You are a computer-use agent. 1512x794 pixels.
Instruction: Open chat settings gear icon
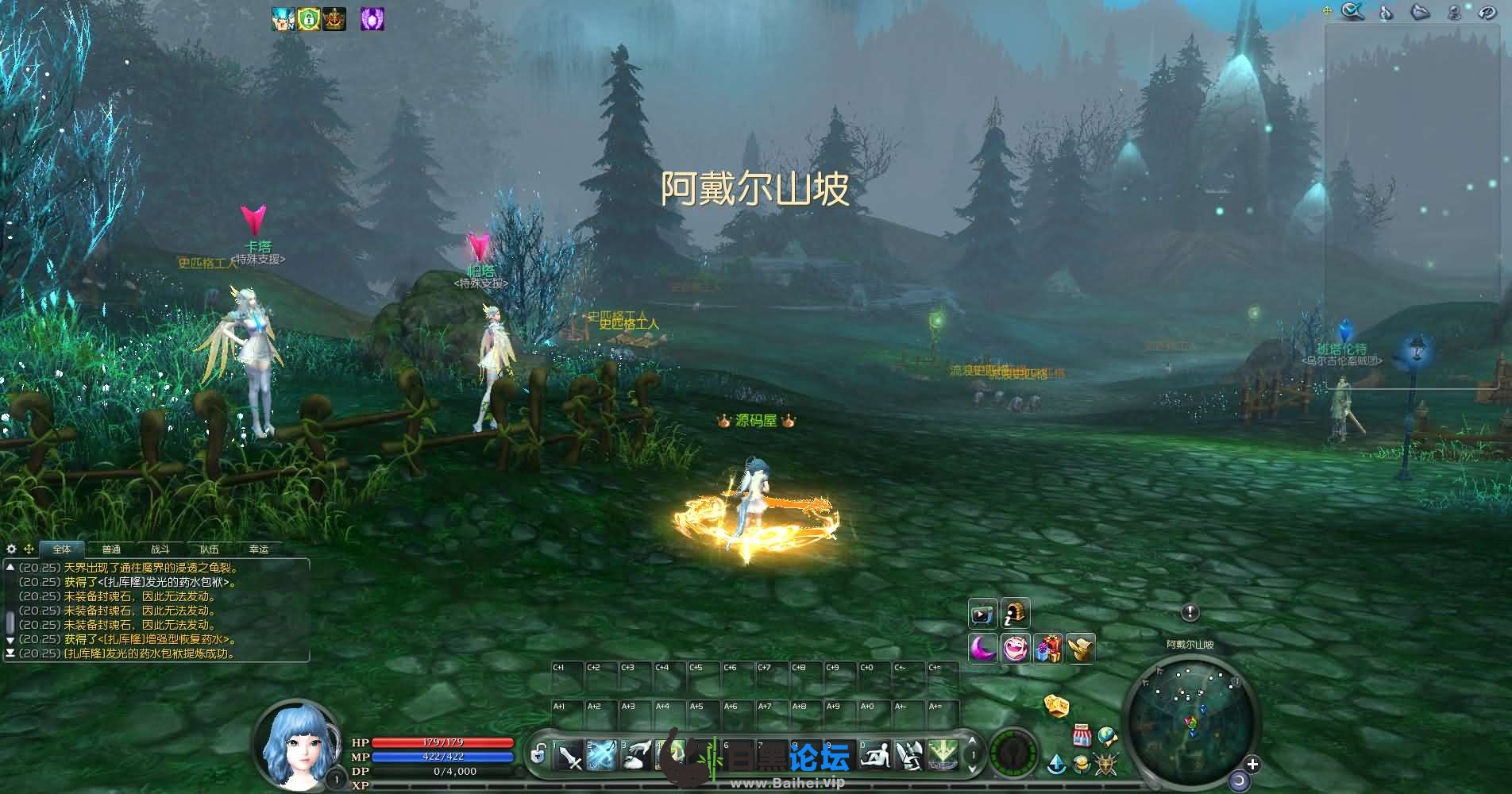(11, 549)
